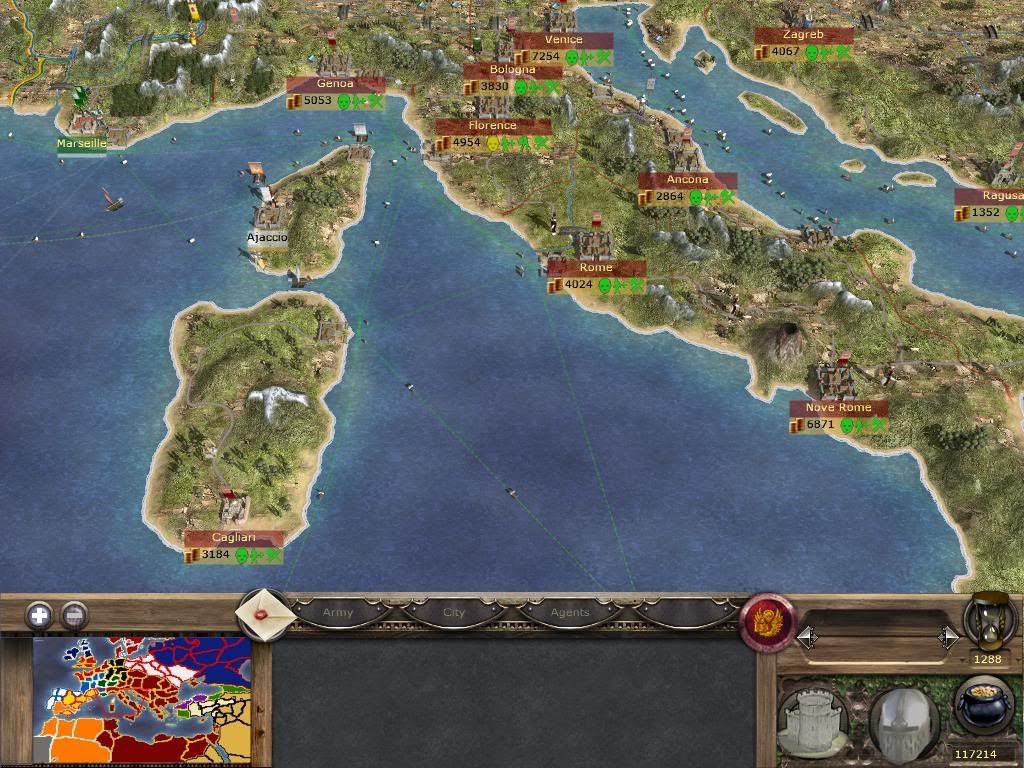Open the envelope messages scroll
This screenshot has width=1024, height=768.
tap(262, 612)
